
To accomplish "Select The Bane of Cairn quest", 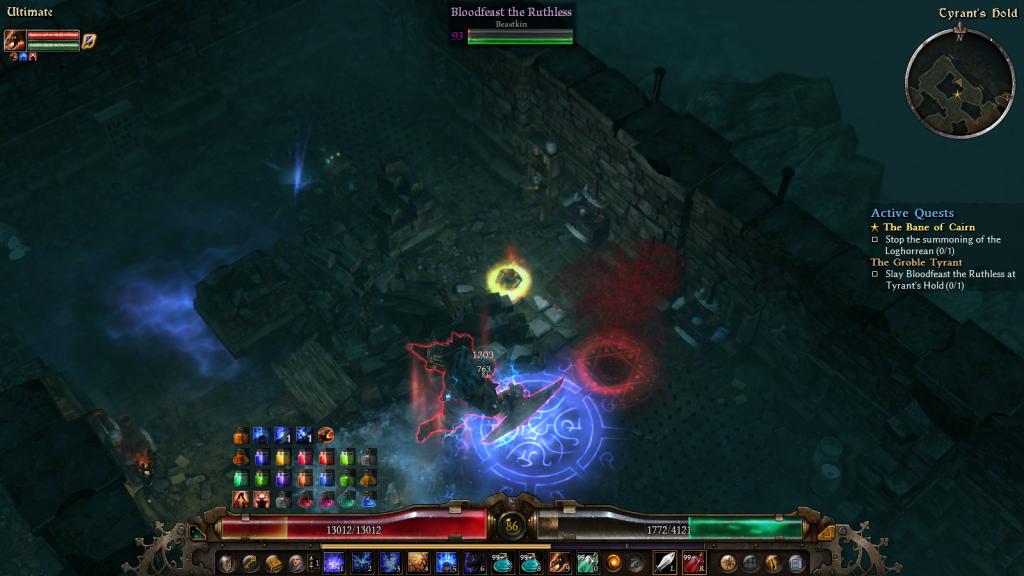I will [929, 227].
